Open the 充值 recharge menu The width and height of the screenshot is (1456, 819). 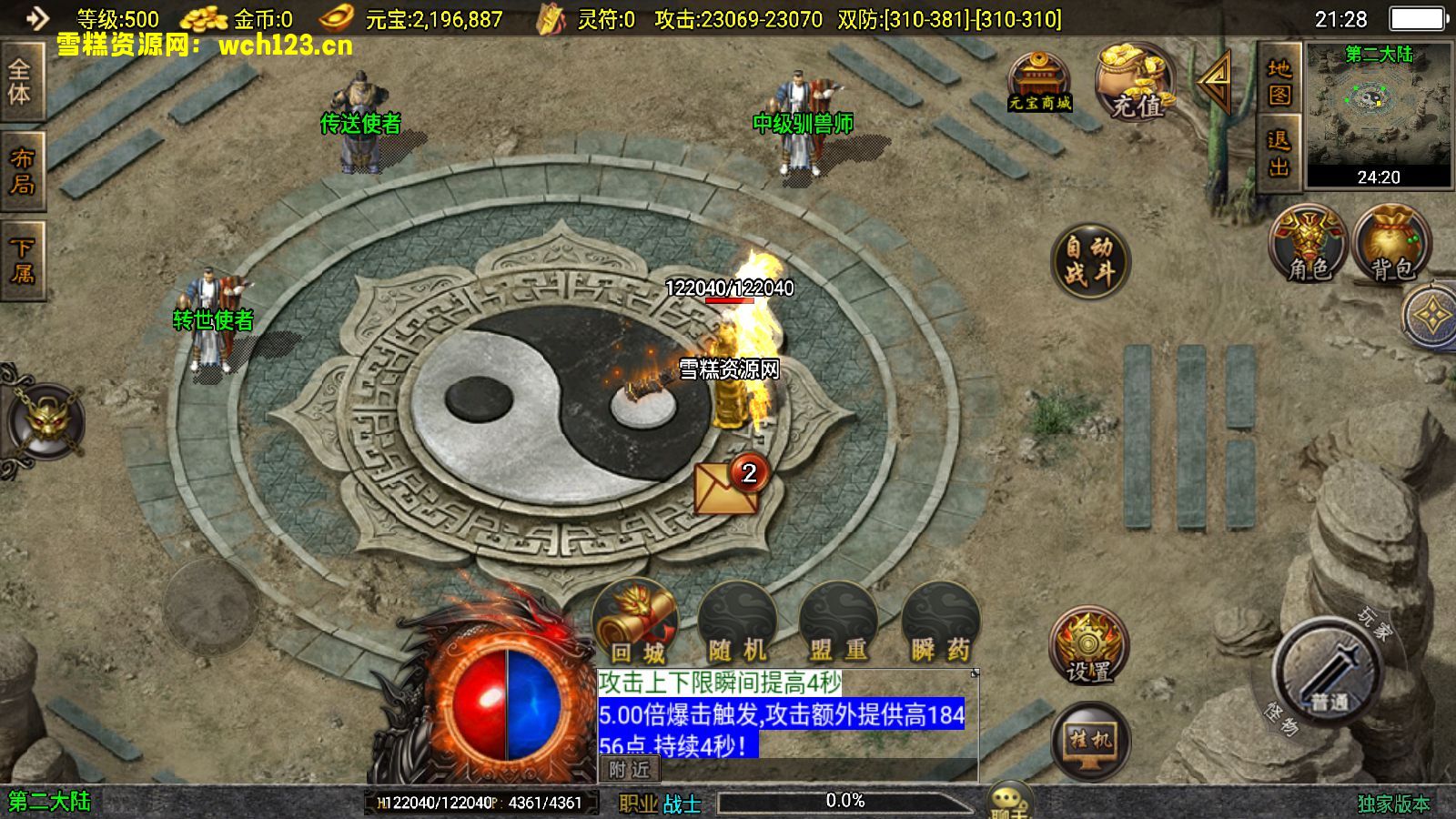point(1135,83)
